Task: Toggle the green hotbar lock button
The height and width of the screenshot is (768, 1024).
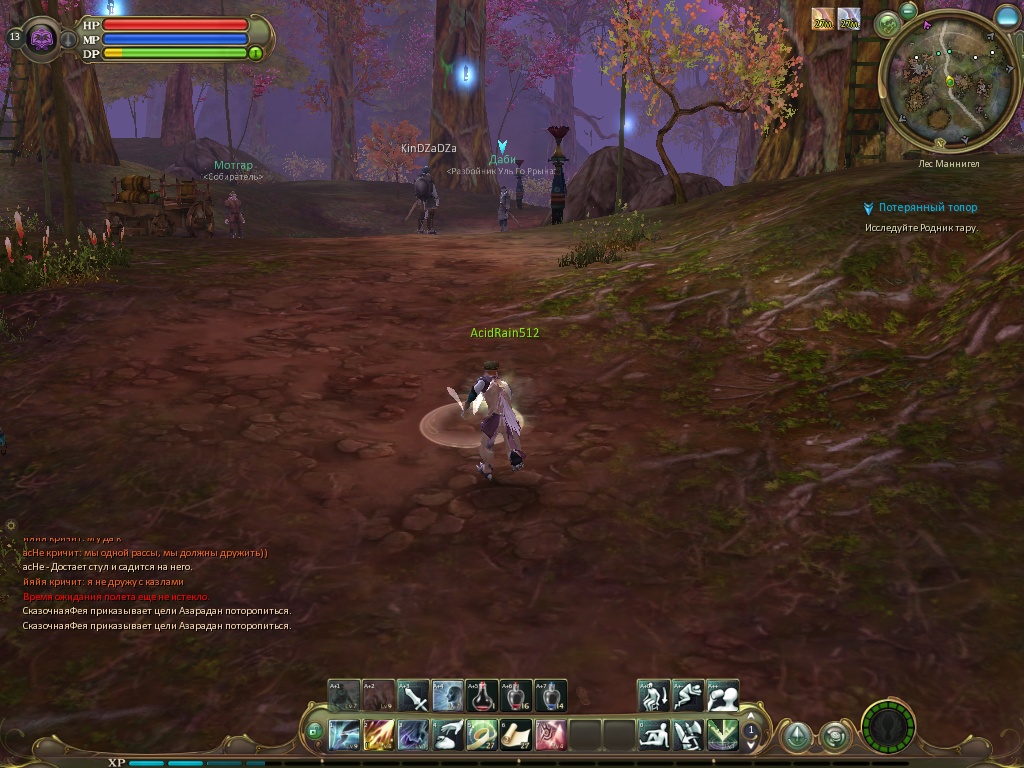Action: pos(314,732)
